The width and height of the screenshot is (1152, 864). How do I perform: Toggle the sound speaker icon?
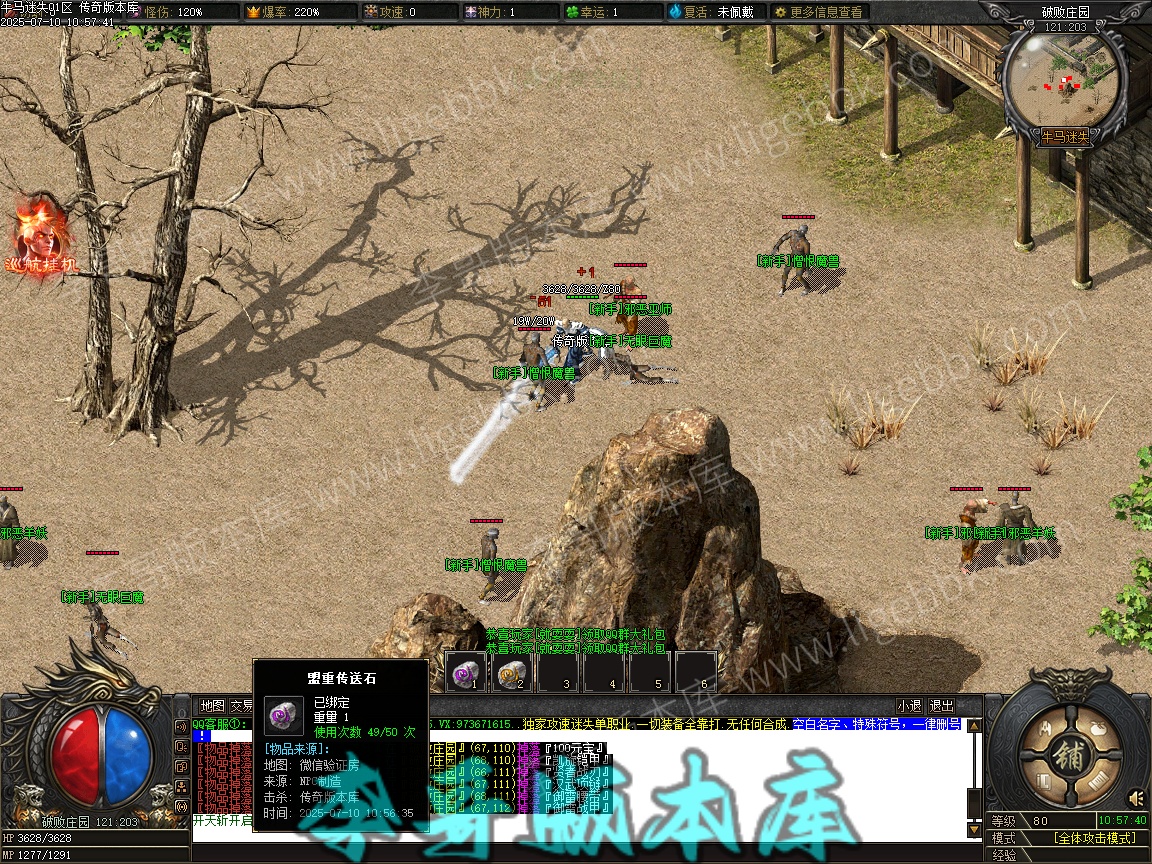click(x=1136, y=797)
